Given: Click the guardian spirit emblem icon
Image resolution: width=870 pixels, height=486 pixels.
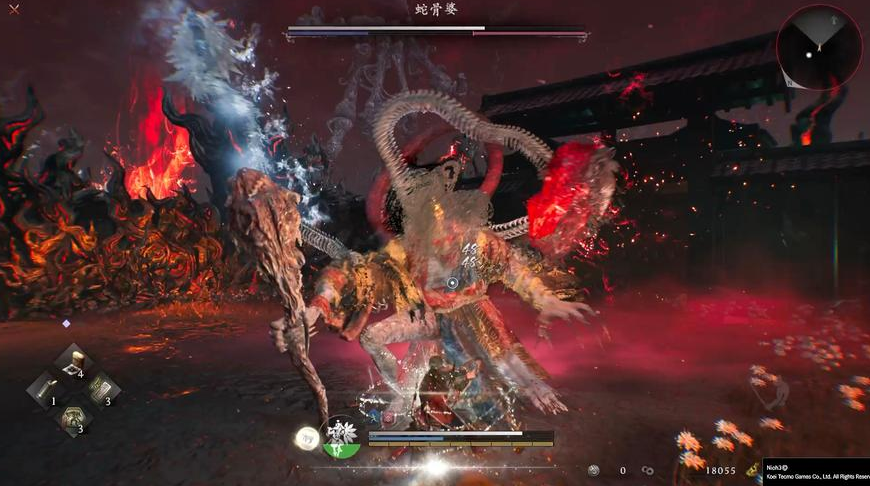Looking at the screenshot, I should pyautogui.click(x=343, y=436).
